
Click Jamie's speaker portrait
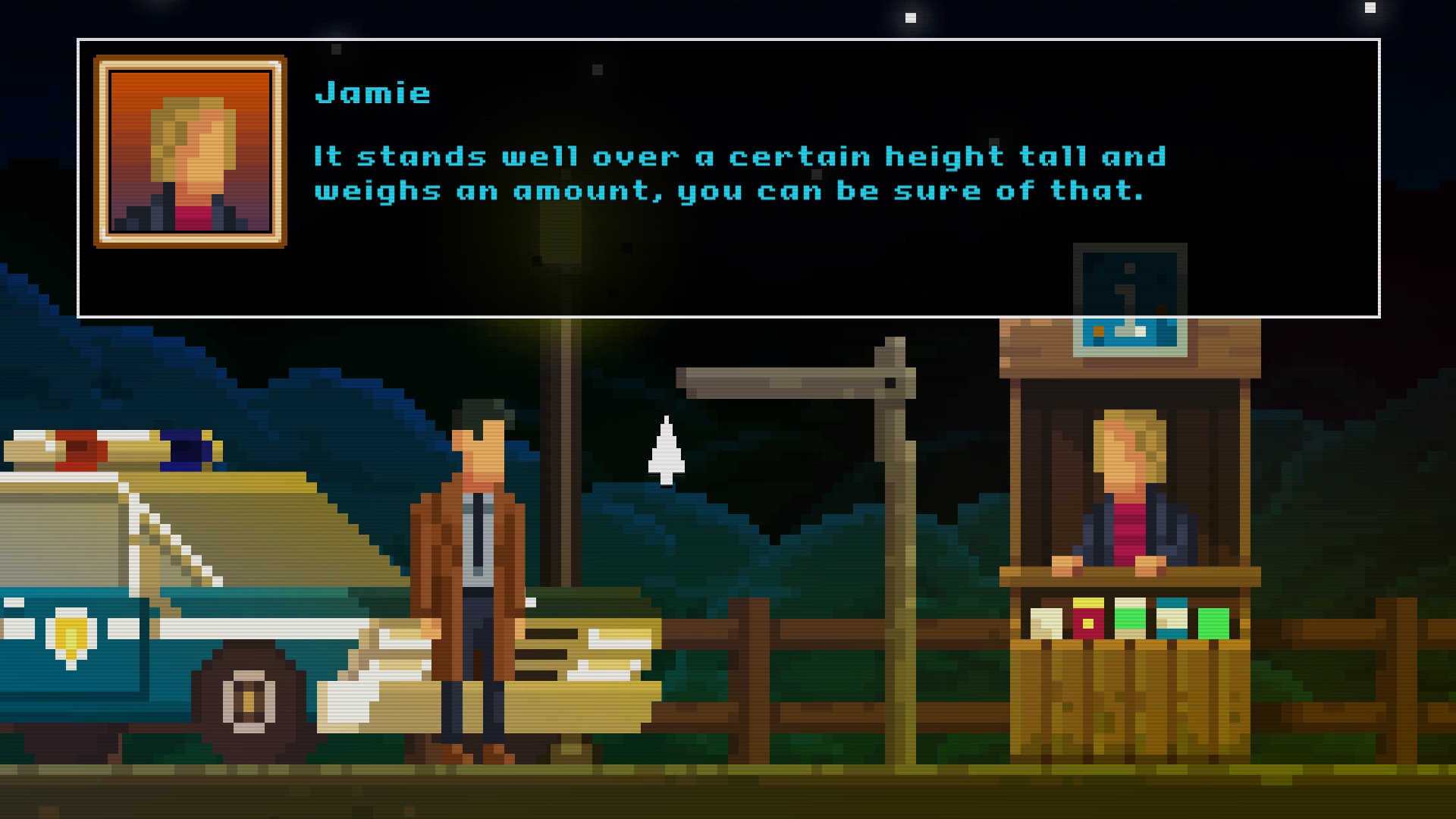click(190, 152)
